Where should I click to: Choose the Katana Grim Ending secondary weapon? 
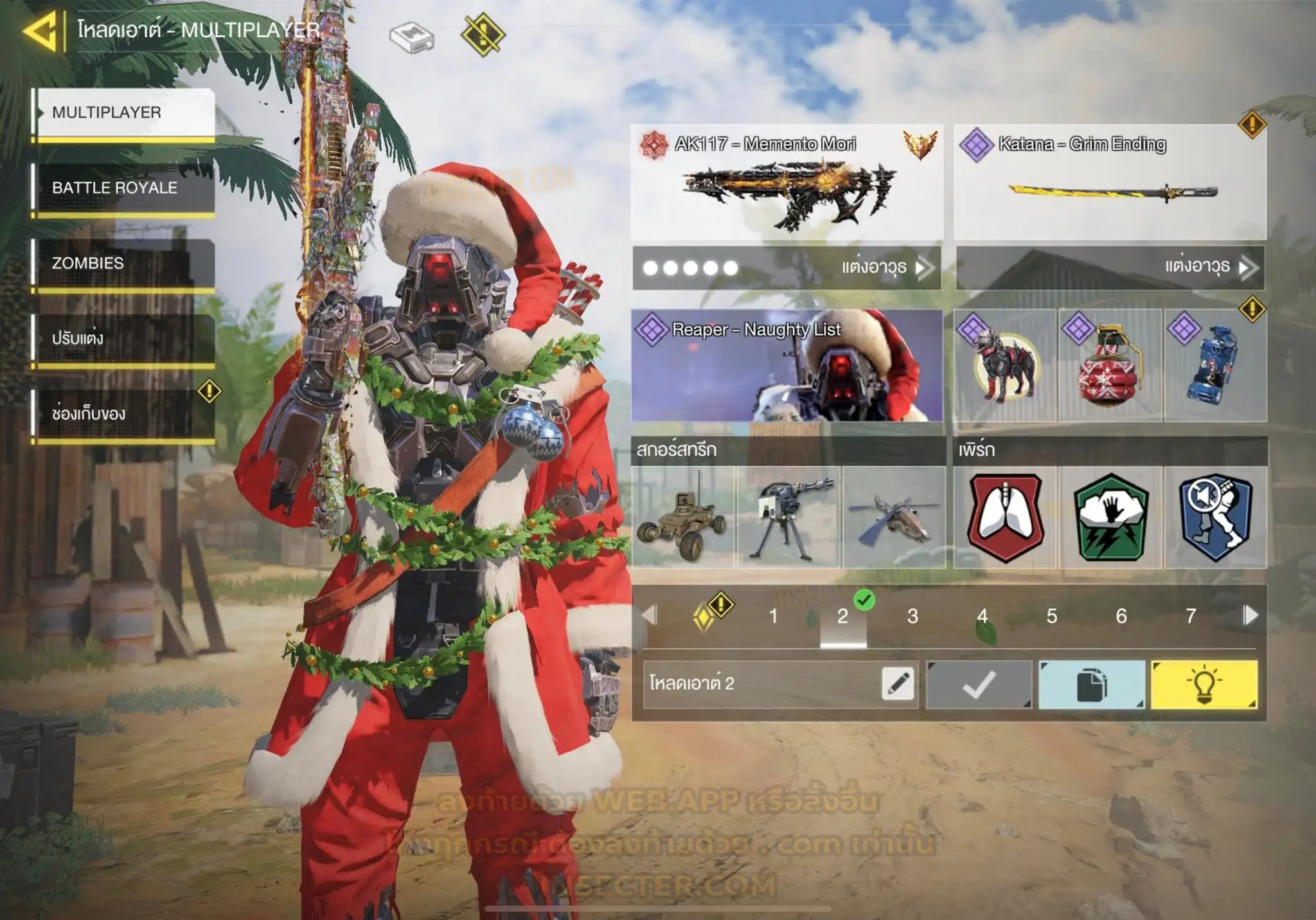point(1110,183)
